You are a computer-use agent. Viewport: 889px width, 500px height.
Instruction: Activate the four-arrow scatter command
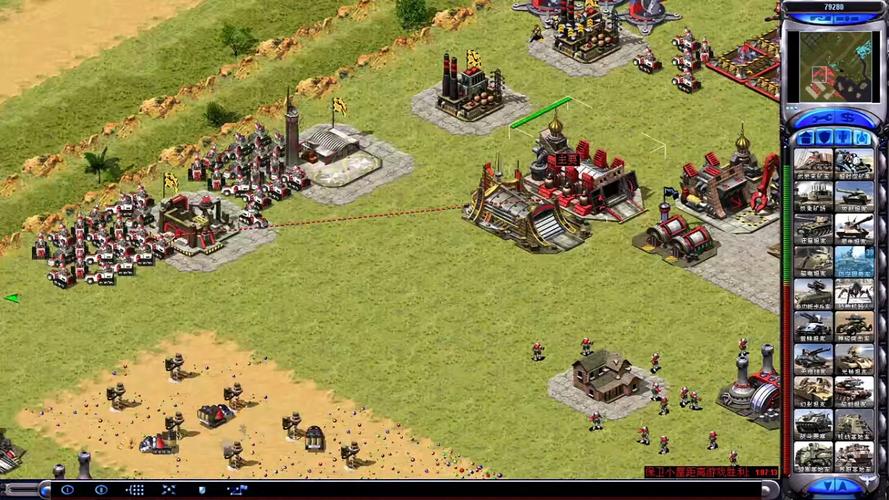pos(168,490)
